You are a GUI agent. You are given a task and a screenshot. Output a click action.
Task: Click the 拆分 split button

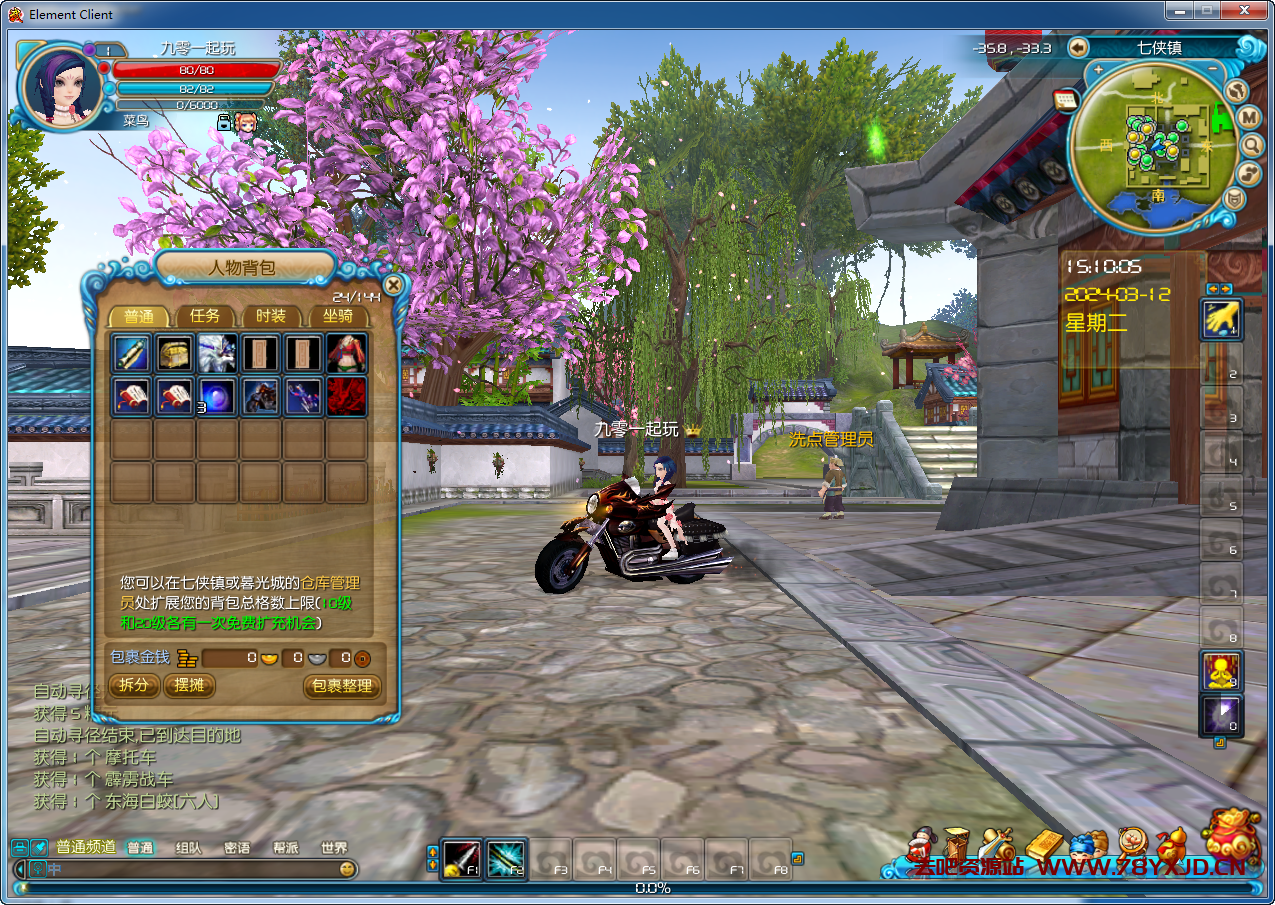[x=133, y=685]
